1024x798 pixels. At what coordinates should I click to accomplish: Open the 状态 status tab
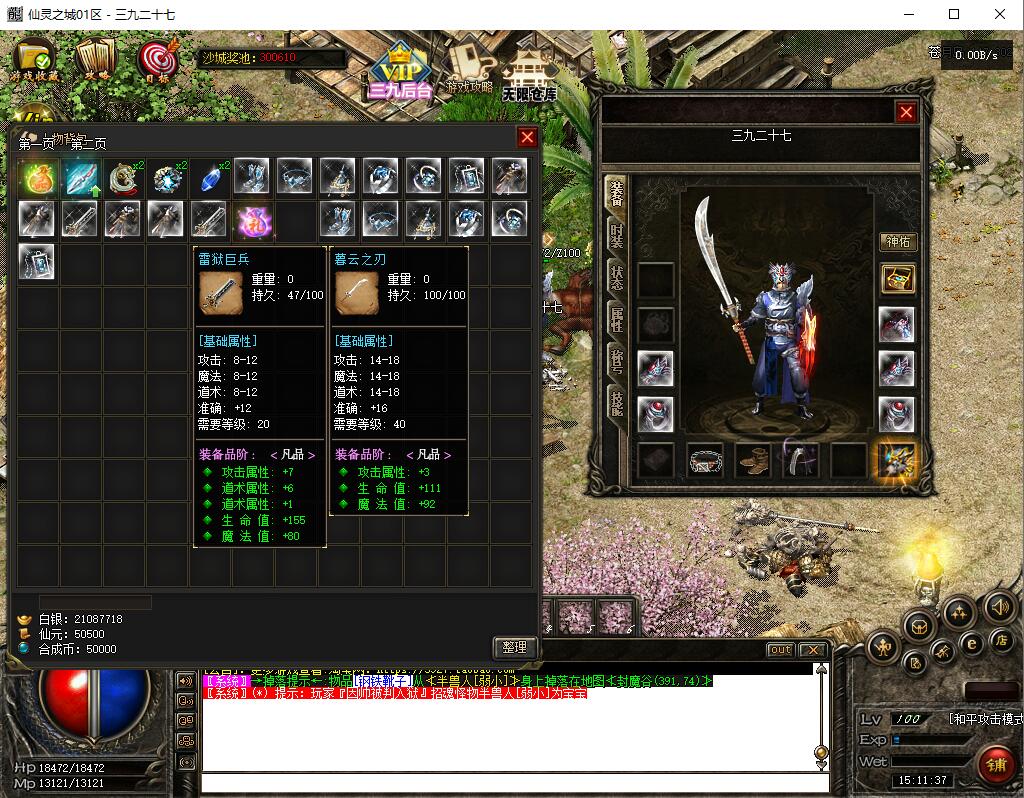617,277
